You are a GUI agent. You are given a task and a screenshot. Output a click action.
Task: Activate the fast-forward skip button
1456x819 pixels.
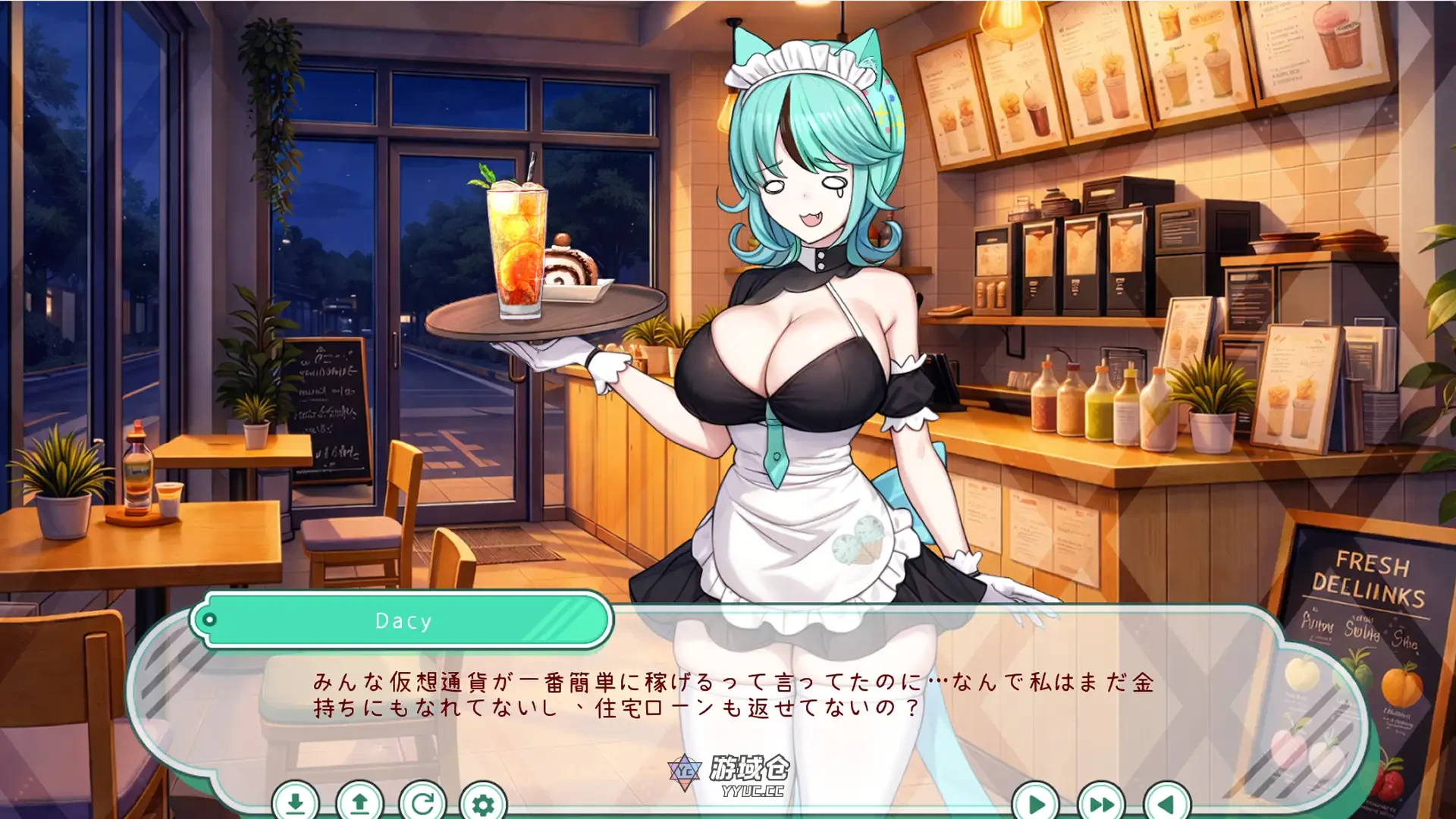[x=1101, y=802]
